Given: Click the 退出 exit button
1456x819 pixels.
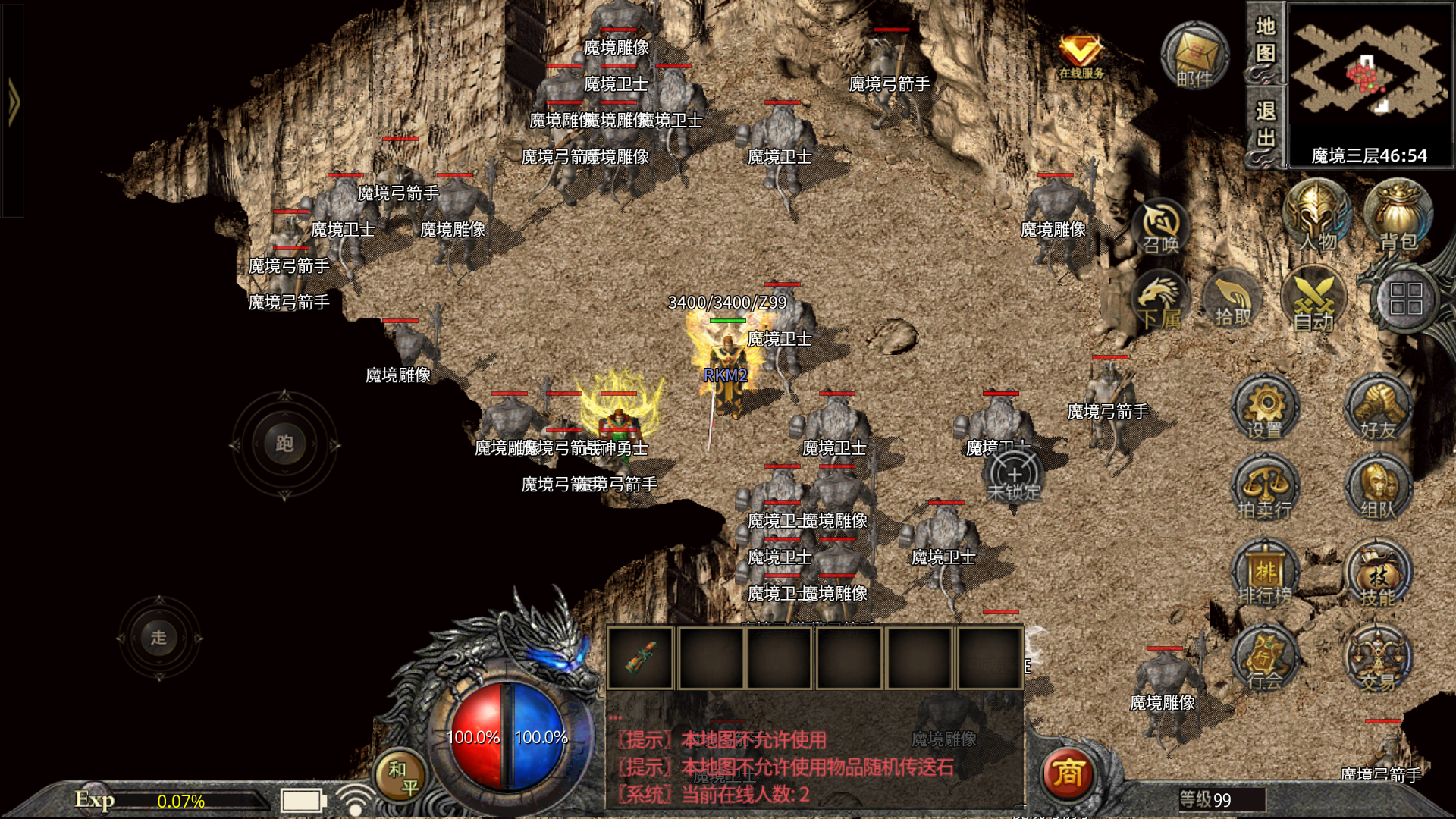Looking at the screenshot, I should pos(1265,125).
